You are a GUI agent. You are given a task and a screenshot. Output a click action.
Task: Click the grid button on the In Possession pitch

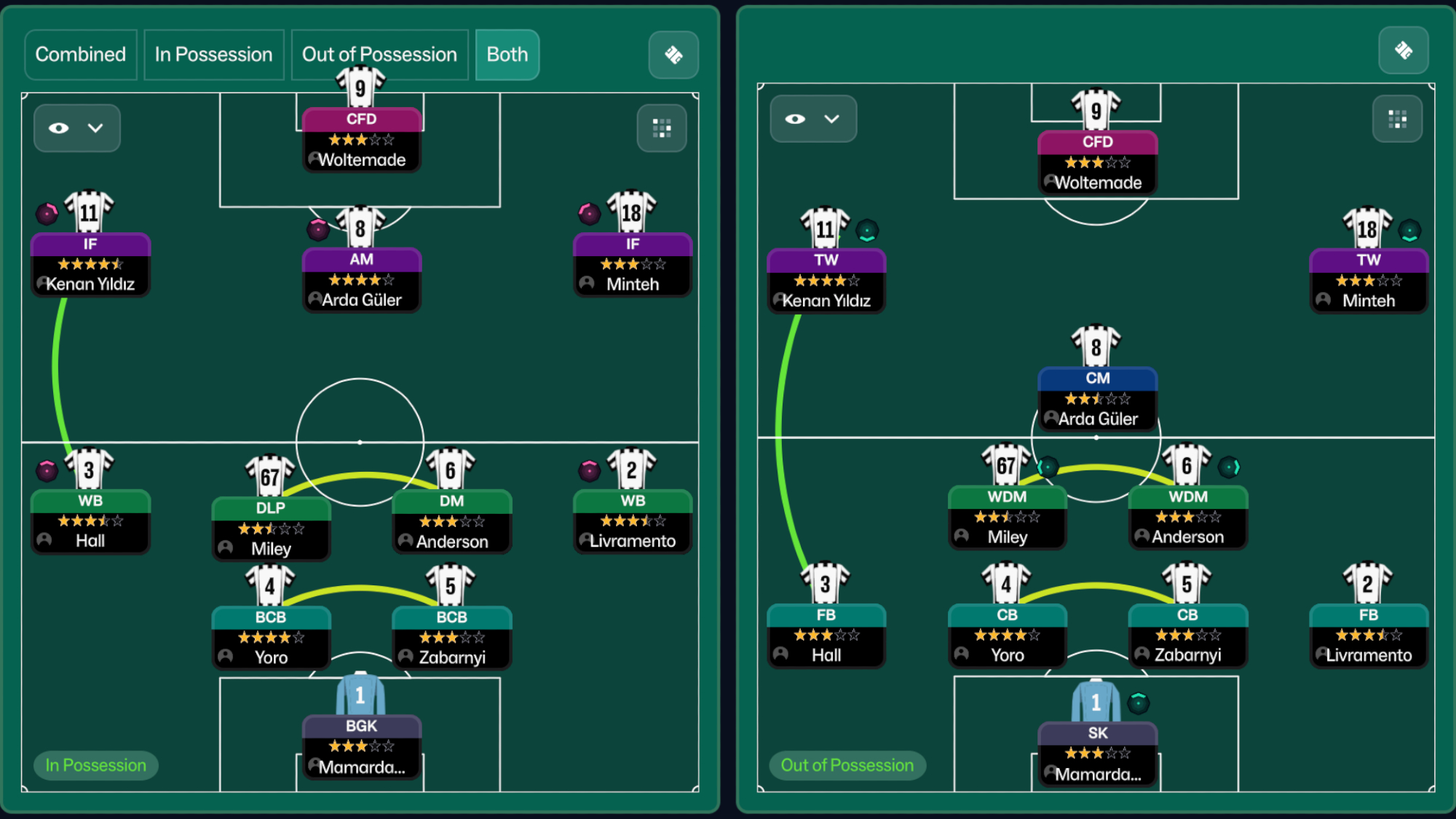[x=661, y=128]
